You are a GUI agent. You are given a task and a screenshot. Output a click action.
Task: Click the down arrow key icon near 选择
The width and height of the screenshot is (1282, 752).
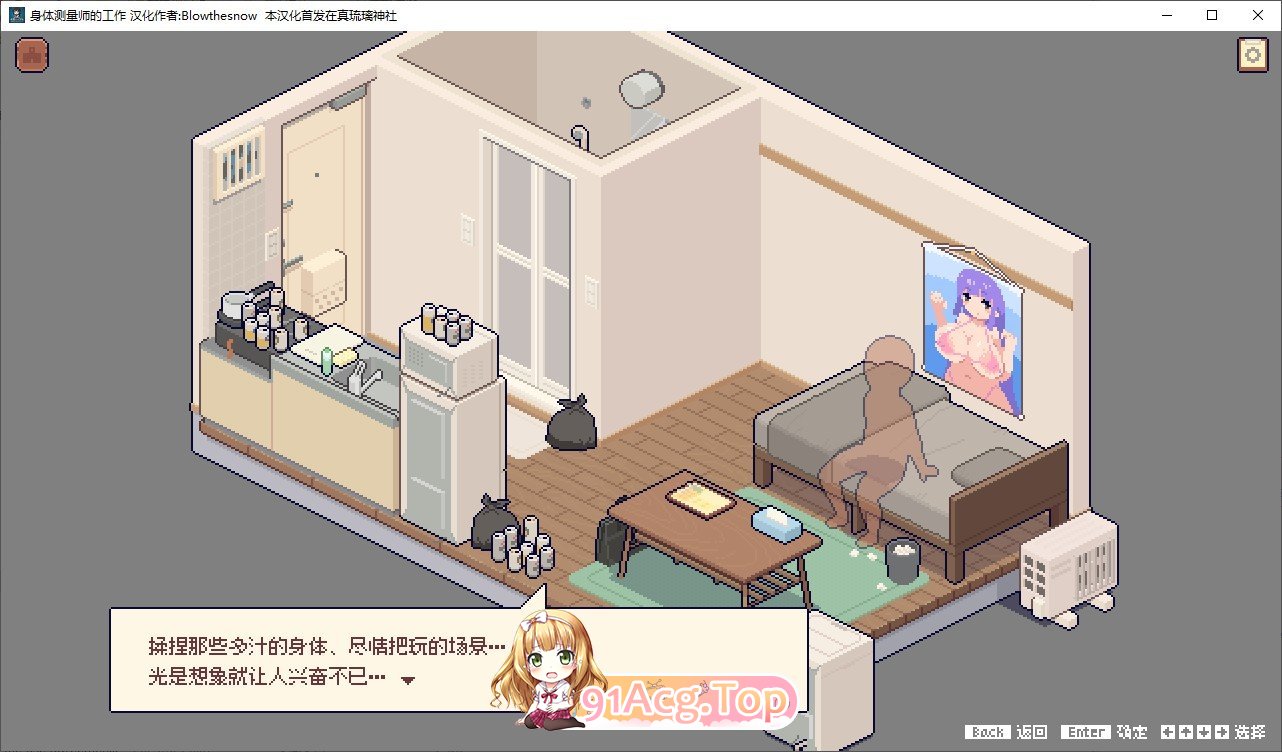(1204, 732)
